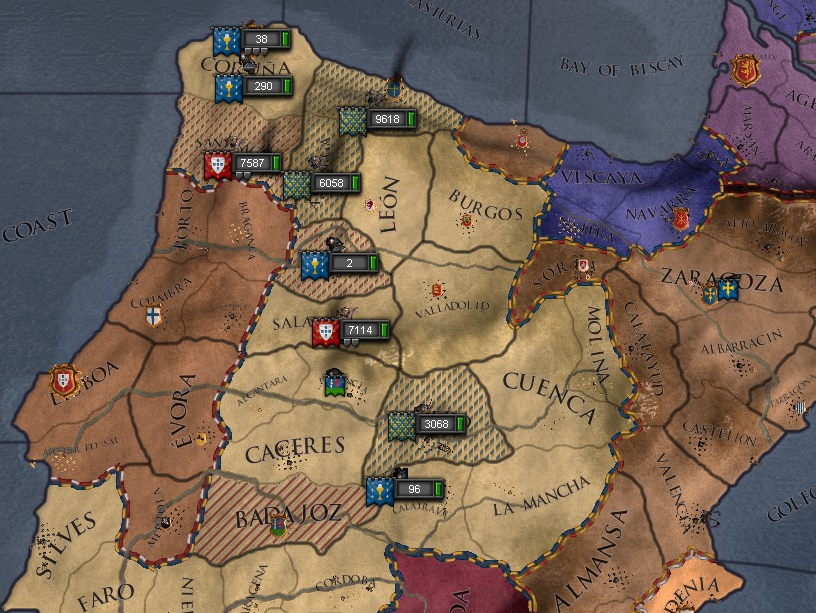Select the 290-strong army counter
This screenshot has width=816, height=613.
point(263,87)
